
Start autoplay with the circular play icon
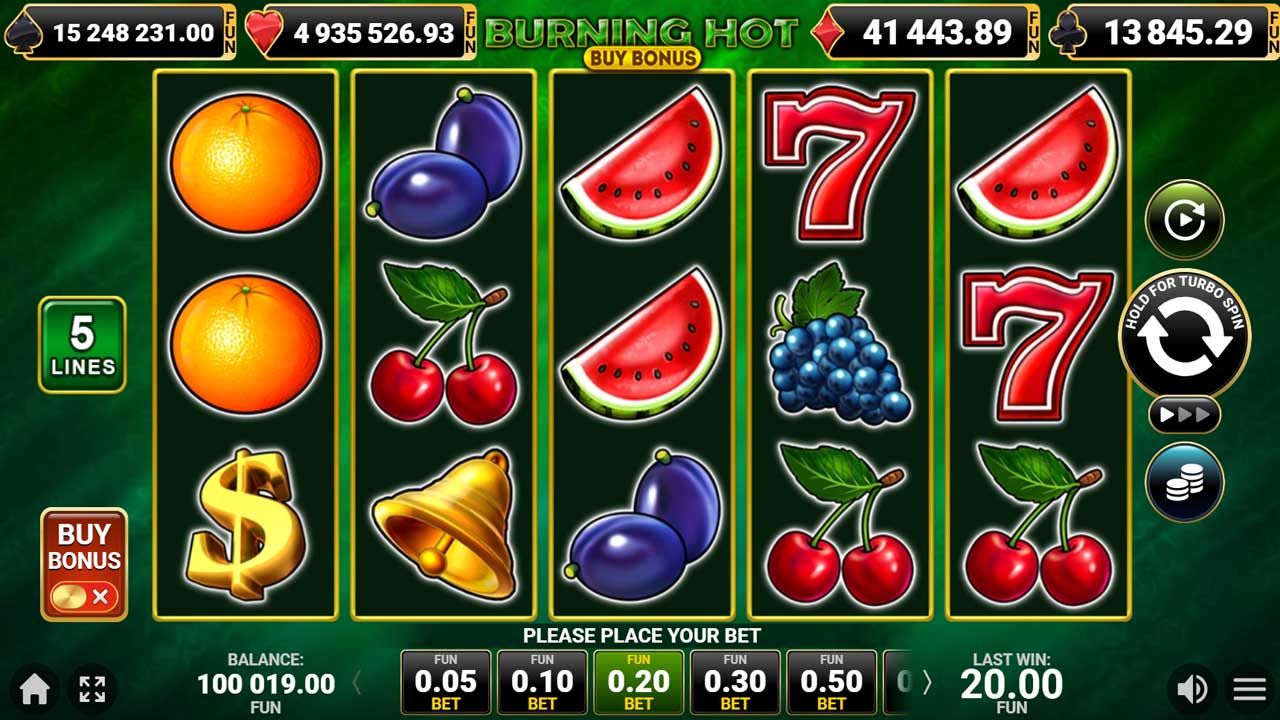(x=1184, y=219)
